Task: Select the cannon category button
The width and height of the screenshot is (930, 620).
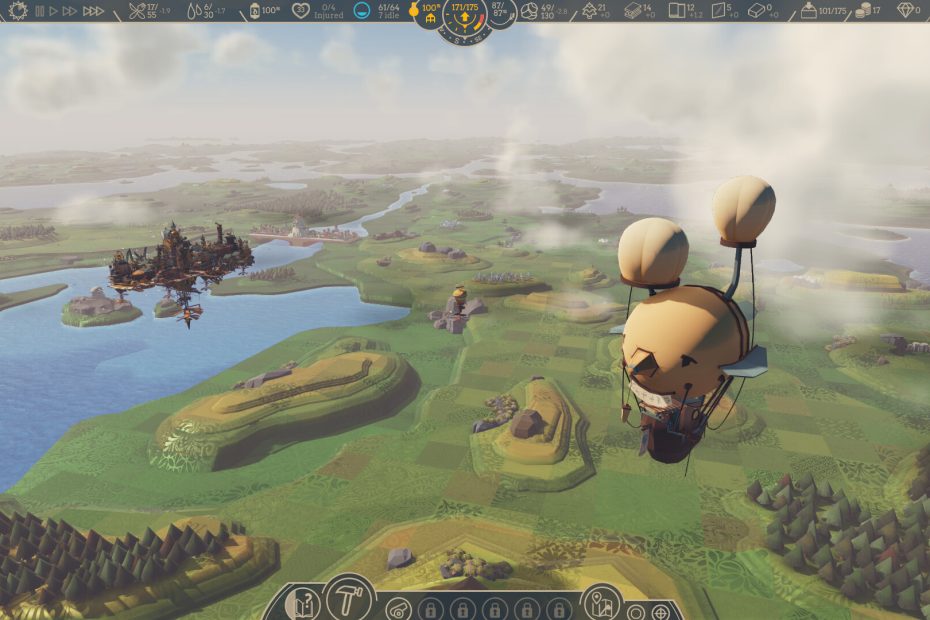Action: (x=398, y=608)
